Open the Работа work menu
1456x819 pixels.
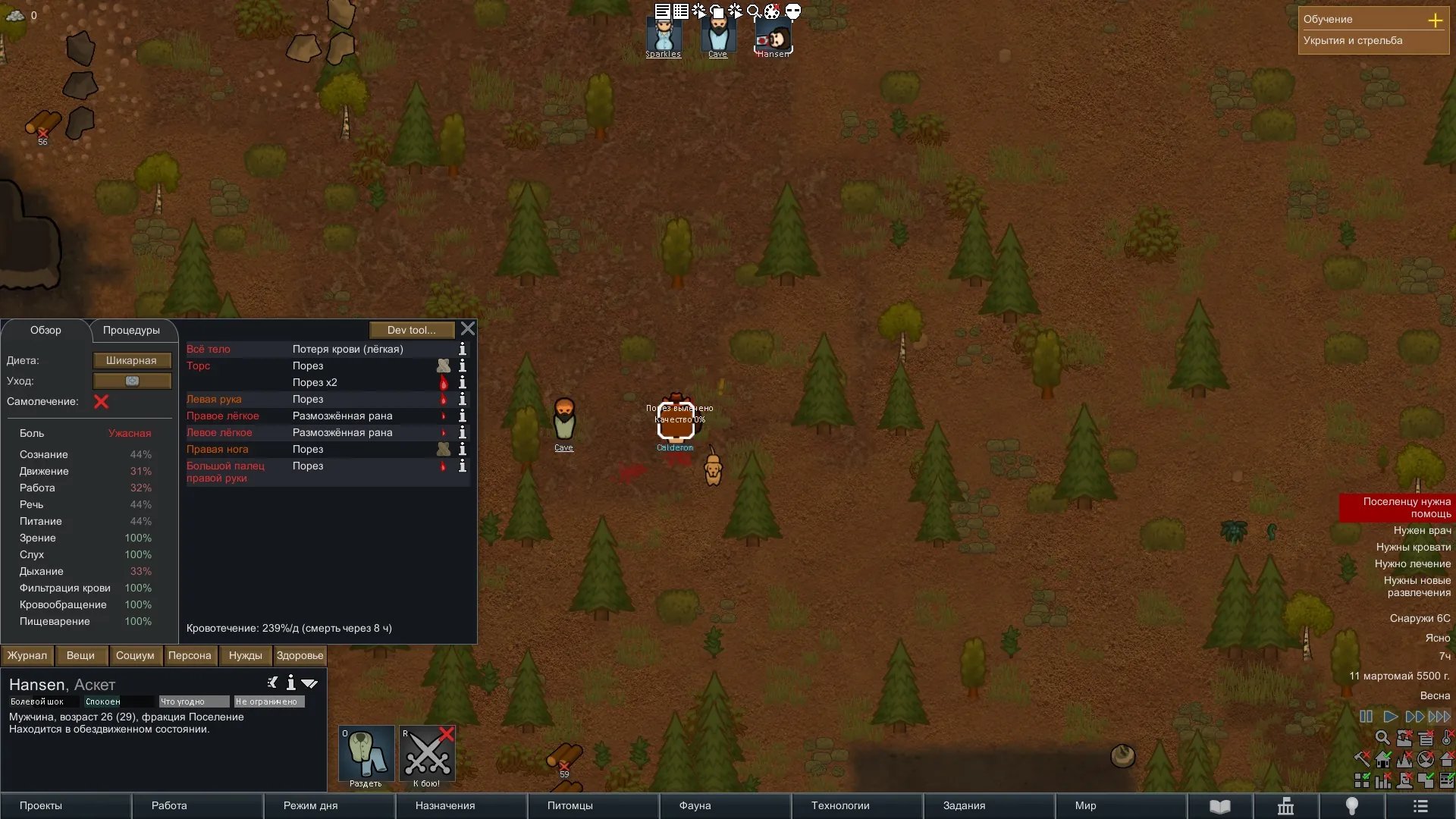(x=169, y=806)
